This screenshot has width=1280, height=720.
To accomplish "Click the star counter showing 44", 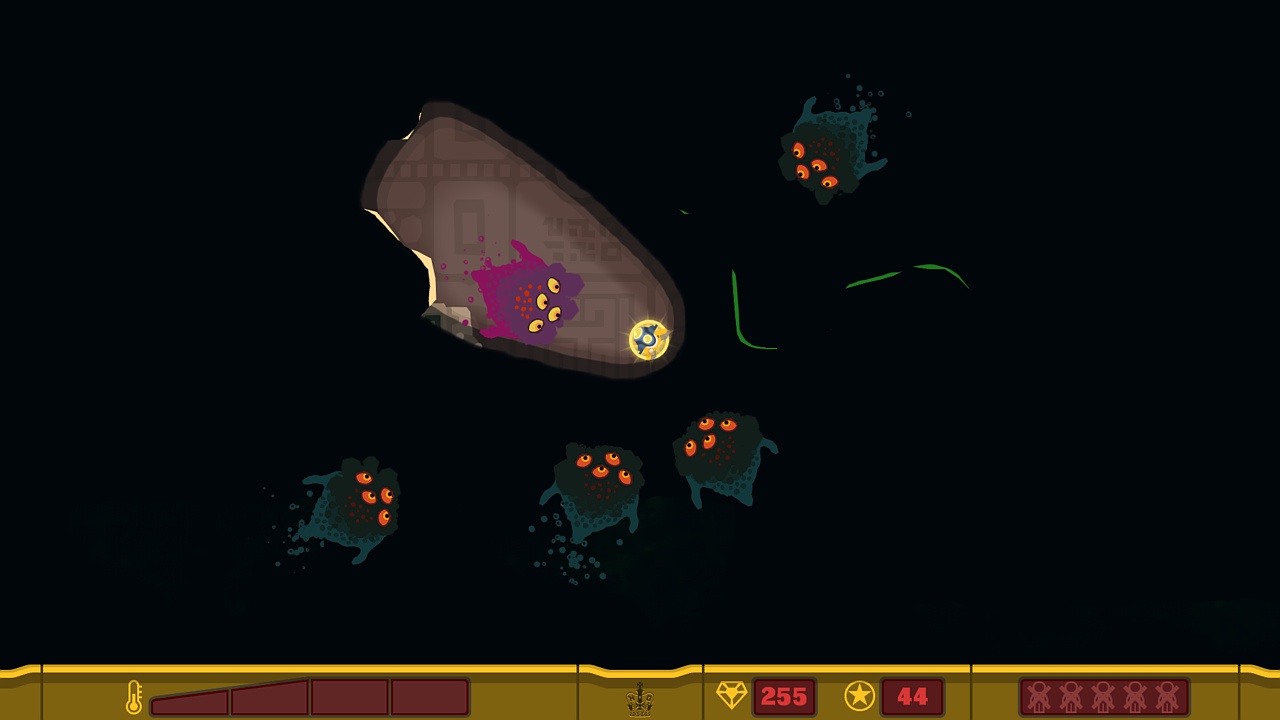I will [x=912, y=696].
